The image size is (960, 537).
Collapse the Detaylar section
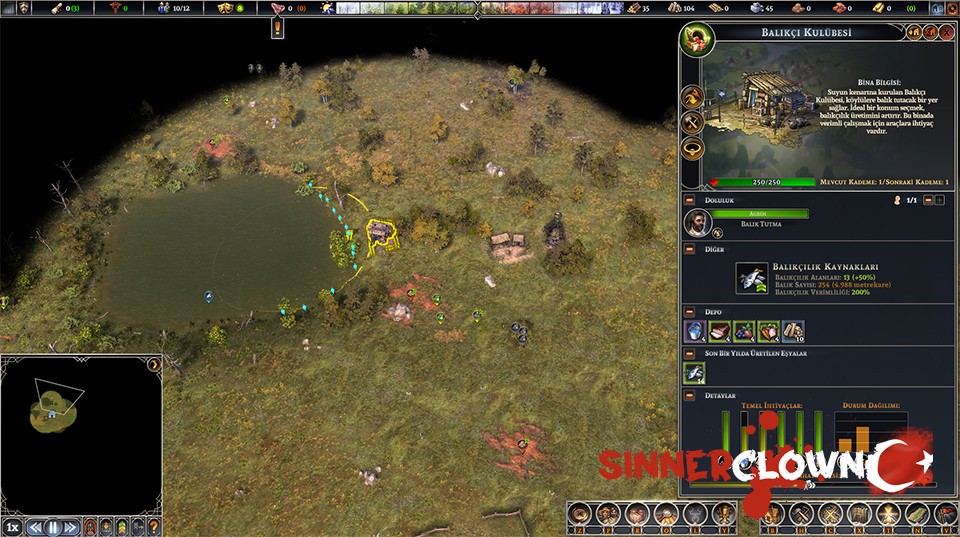[691, 396]
